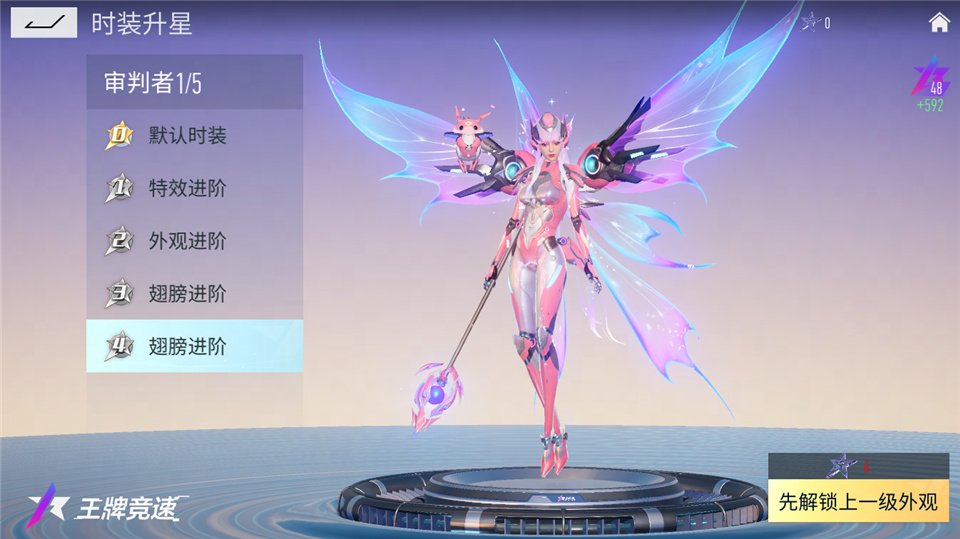
Task: Go back using the top-left arrow button
Action: coord(44,22)
